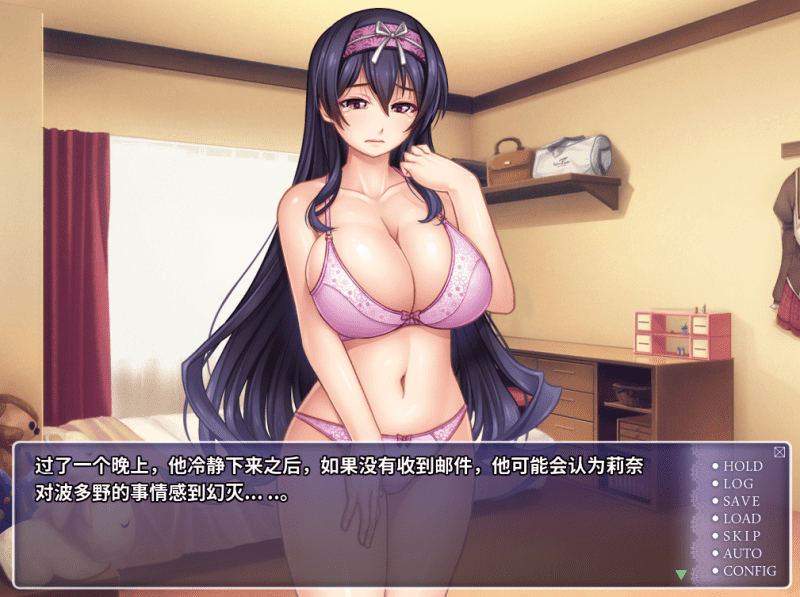Open the CONFIG settings
800x597 pixels.
pos(749,571)
